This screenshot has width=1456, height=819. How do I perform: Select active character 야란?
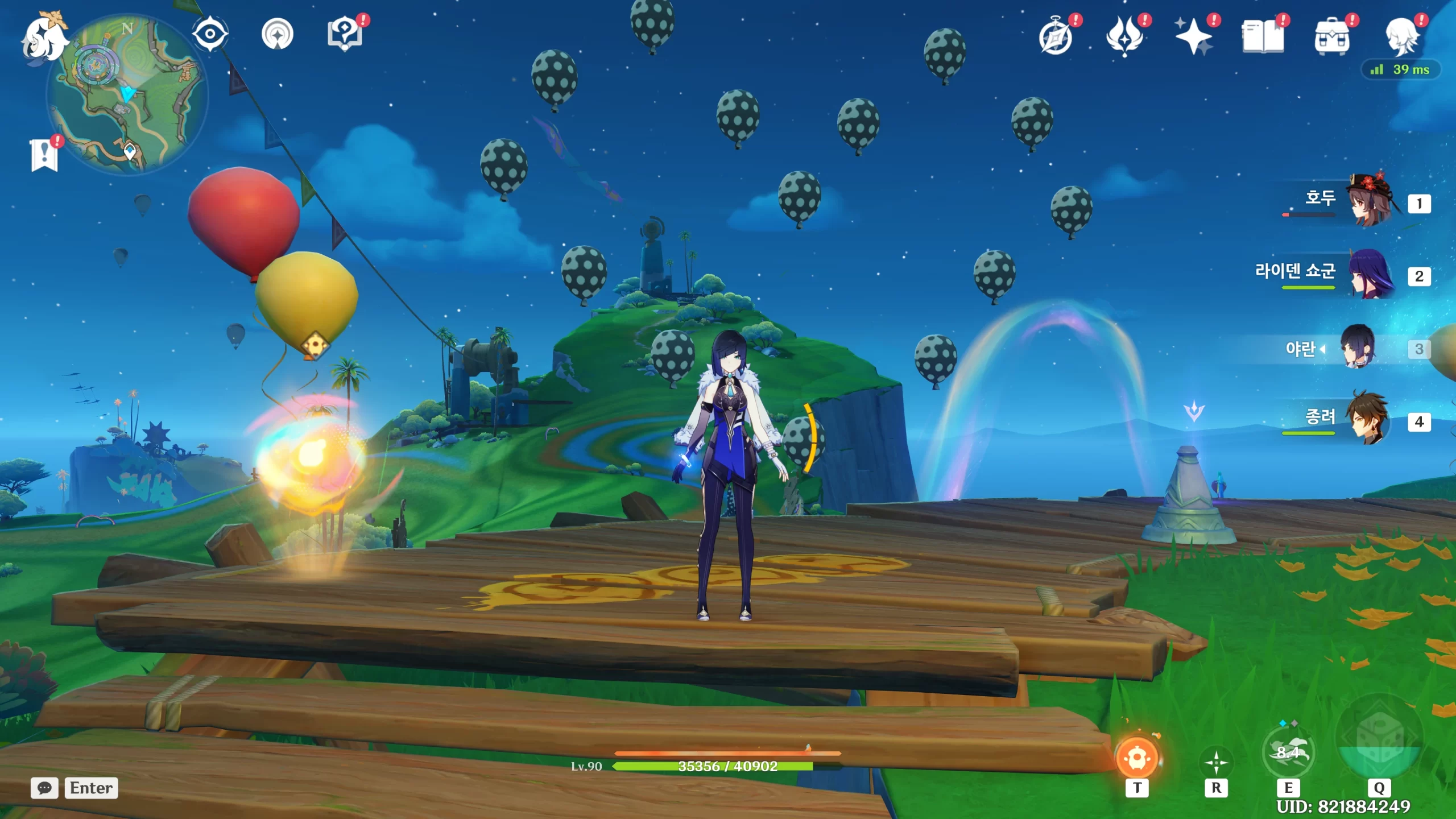pyautogui.click(x=1359, y=347)
